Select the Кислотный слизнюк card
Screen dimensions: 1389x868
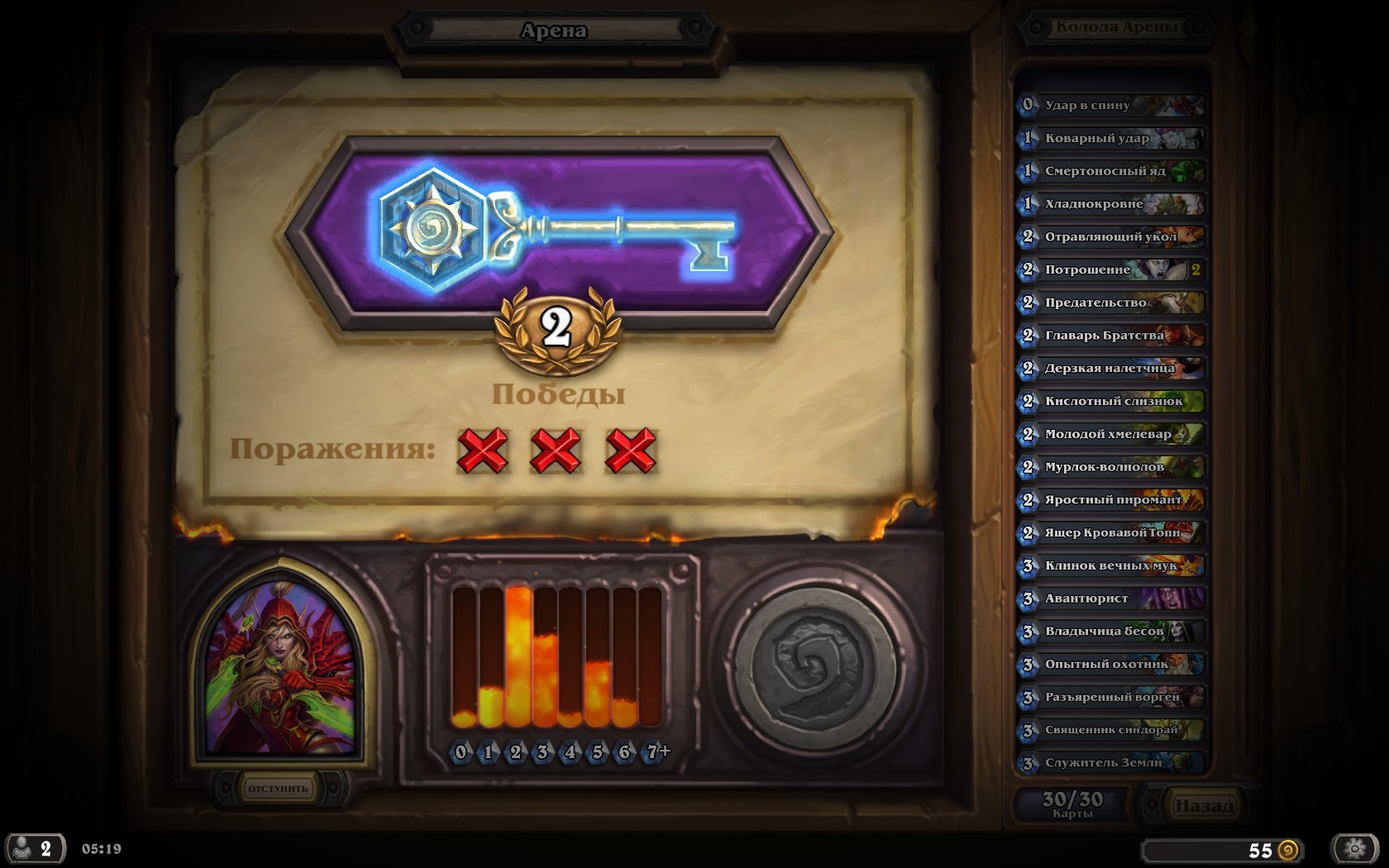click(x=1110, y=401)
